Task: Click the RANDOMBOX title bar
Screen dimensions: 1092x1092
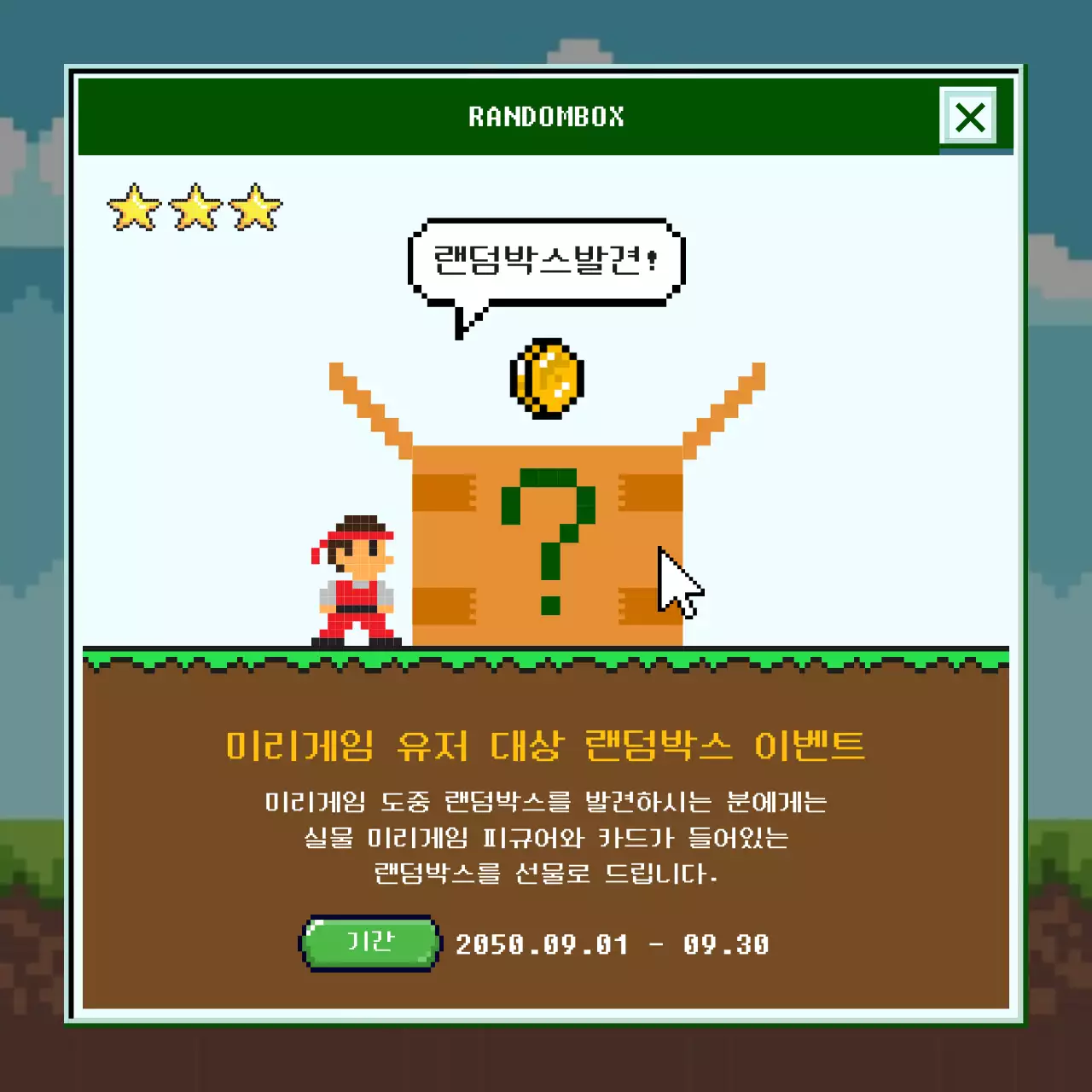Action: 546,117
